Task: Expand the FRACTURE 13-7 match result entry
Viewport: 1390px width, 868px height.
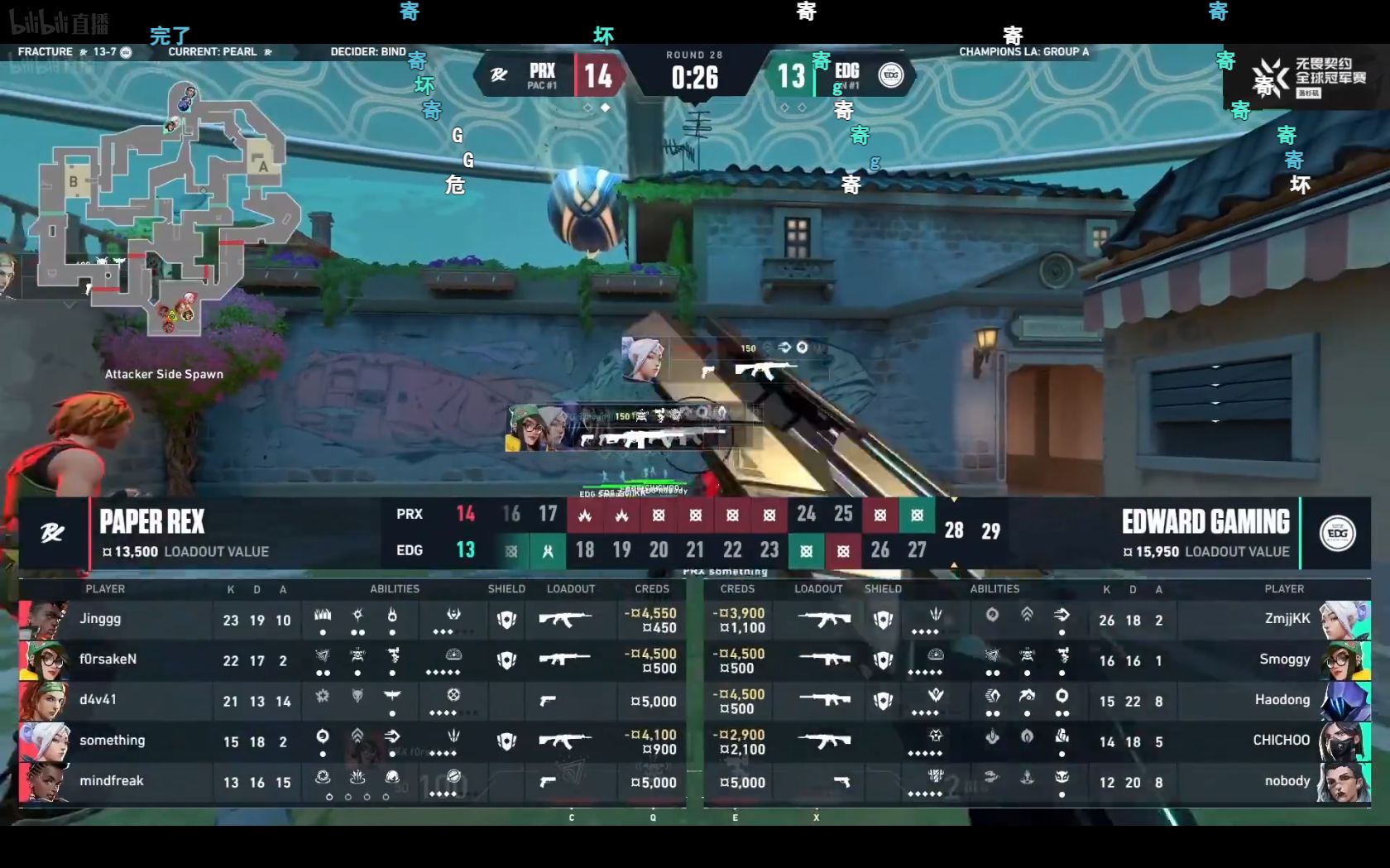Action: pos(73,50)
